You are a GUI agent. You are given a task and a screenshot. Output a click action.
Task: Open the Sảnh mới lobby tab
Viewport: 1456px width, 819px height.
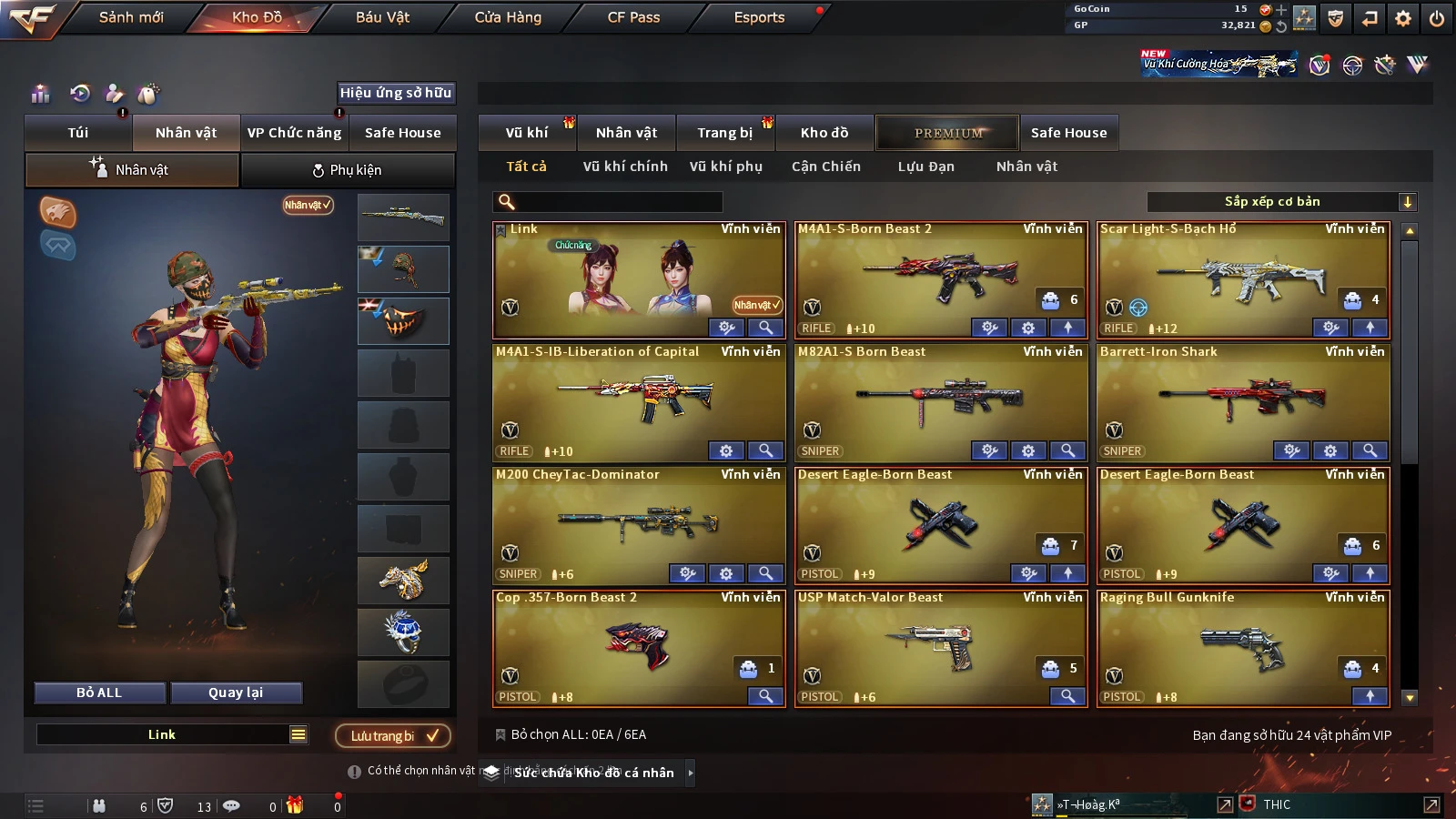point(131,17)
